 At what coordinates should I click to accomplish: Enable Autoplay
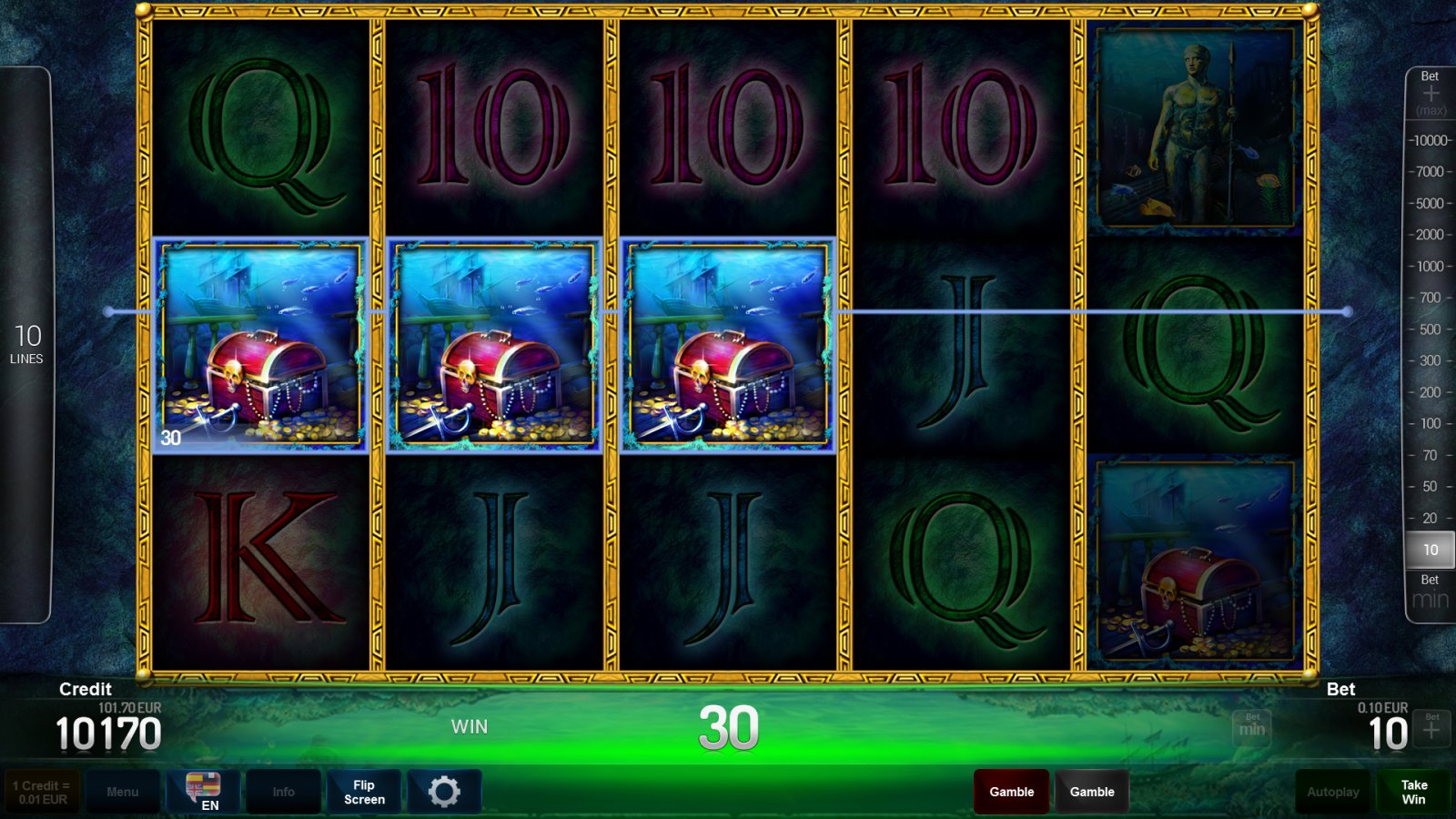click(x=1331, y=791)
